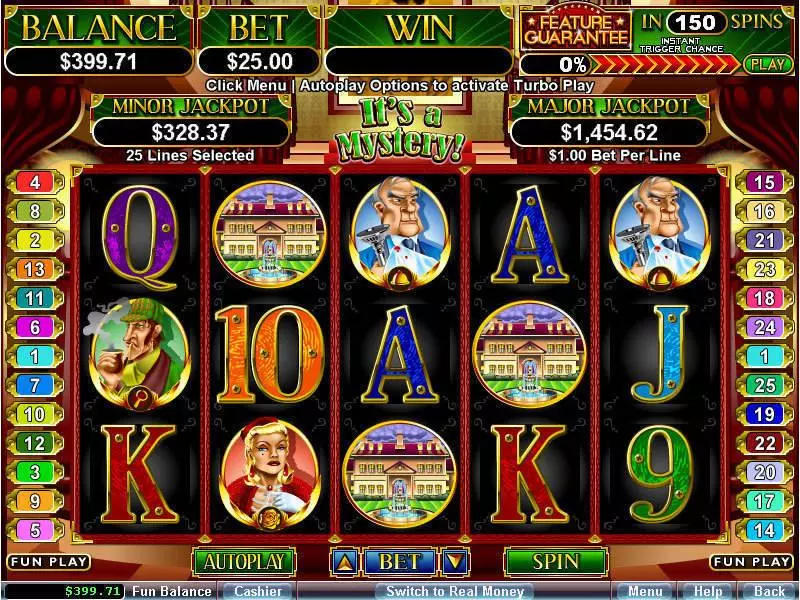Click the Fun Balance button
This screenshot has height=600, width=800.
point(171,591)
